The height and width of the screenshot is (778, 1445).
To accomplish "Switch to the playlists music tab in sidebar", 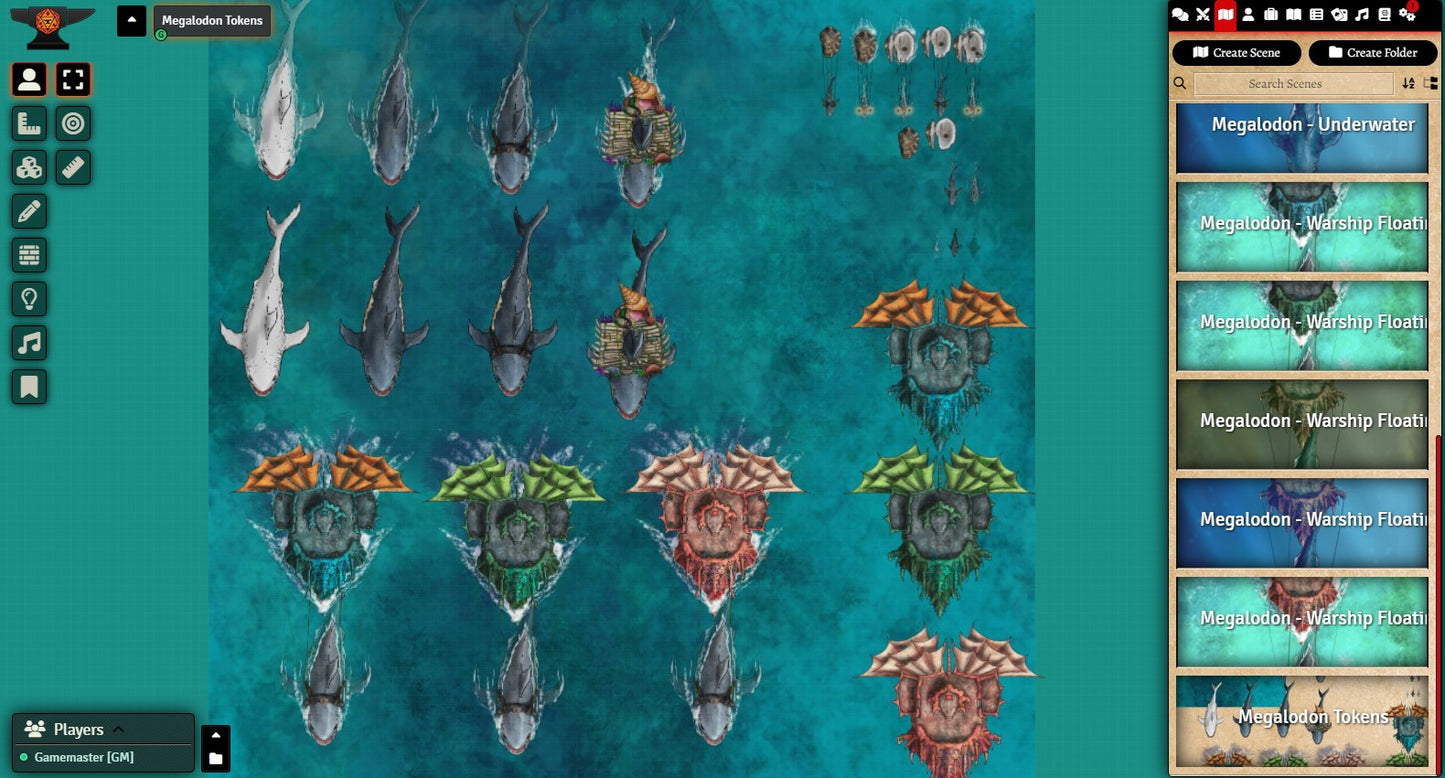I will pyautogui.click(x=1362, y=14).
